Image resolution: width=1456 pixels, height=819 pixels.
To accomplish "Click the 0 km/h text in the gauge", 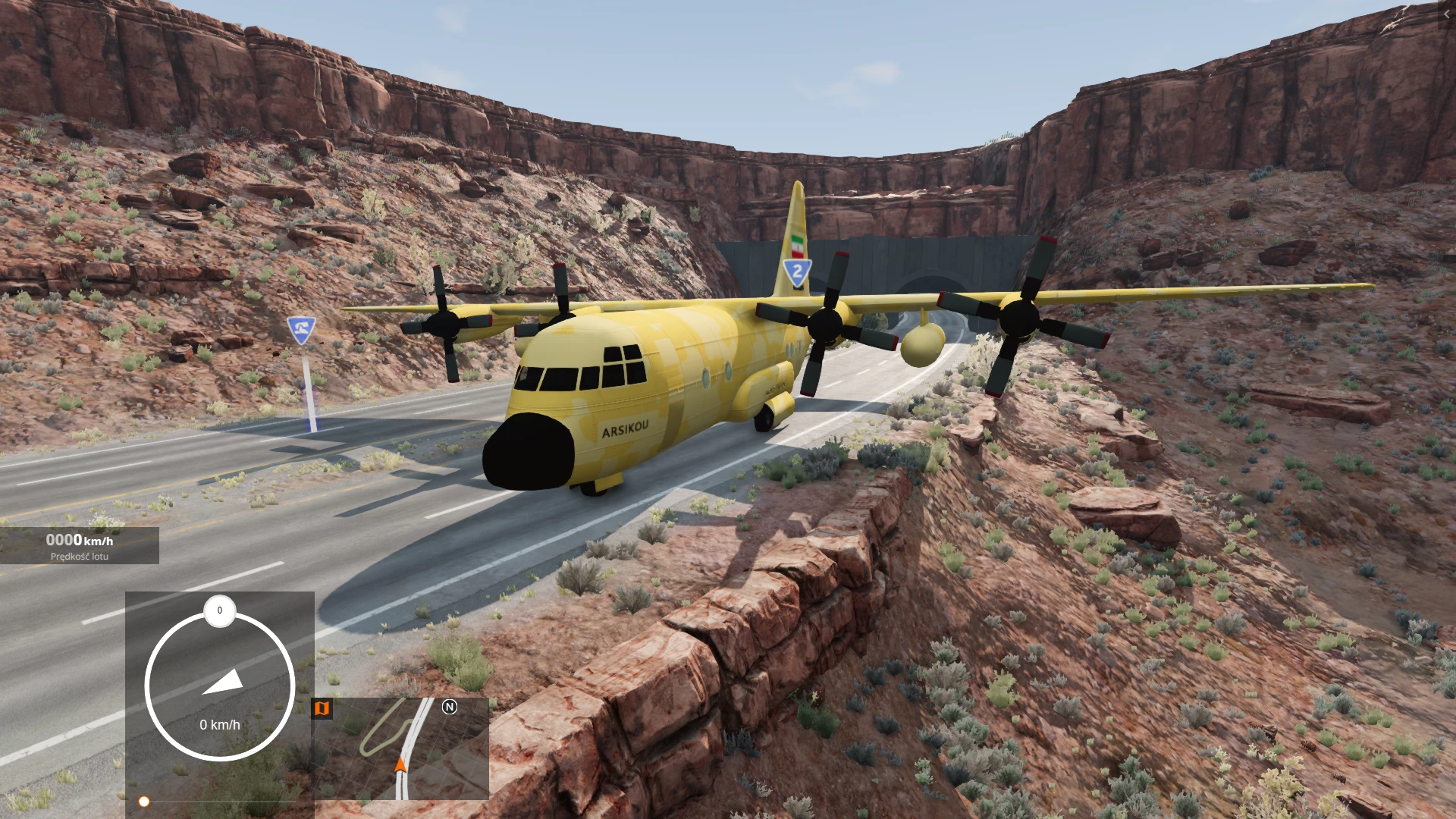I will pos(219,724).
